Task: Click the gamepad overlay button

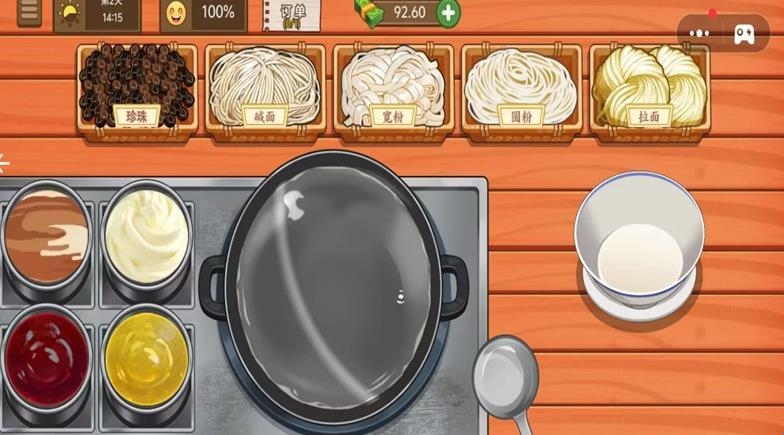Action: [x=745, y=33]
